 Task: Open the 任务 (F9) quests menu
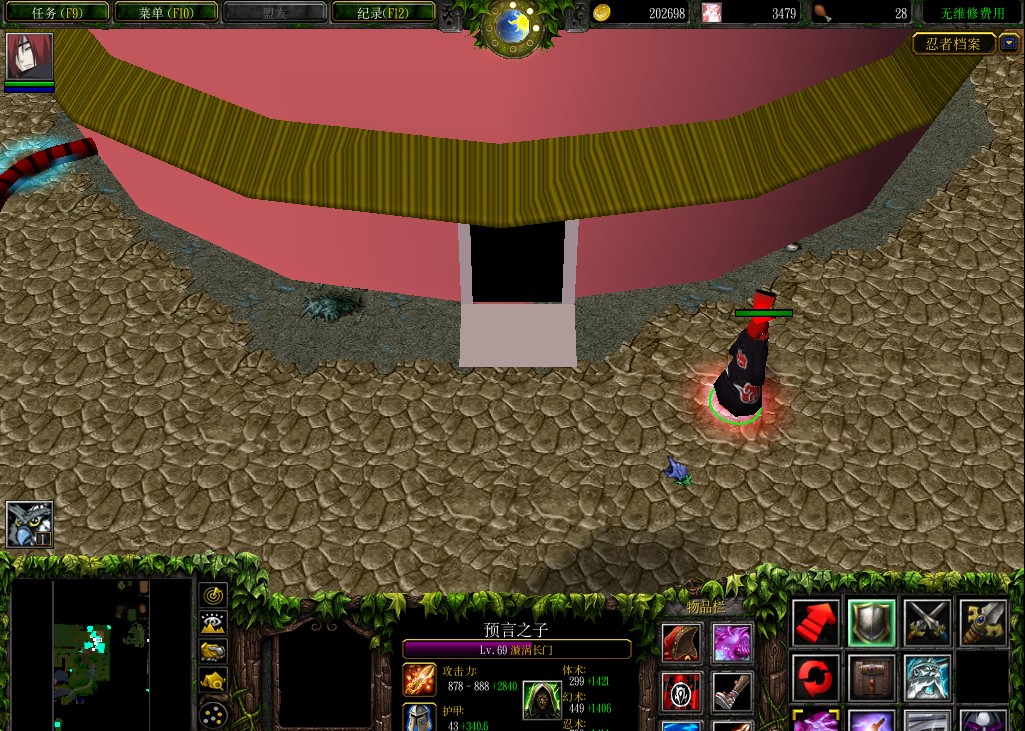click(x=56, y=13)
